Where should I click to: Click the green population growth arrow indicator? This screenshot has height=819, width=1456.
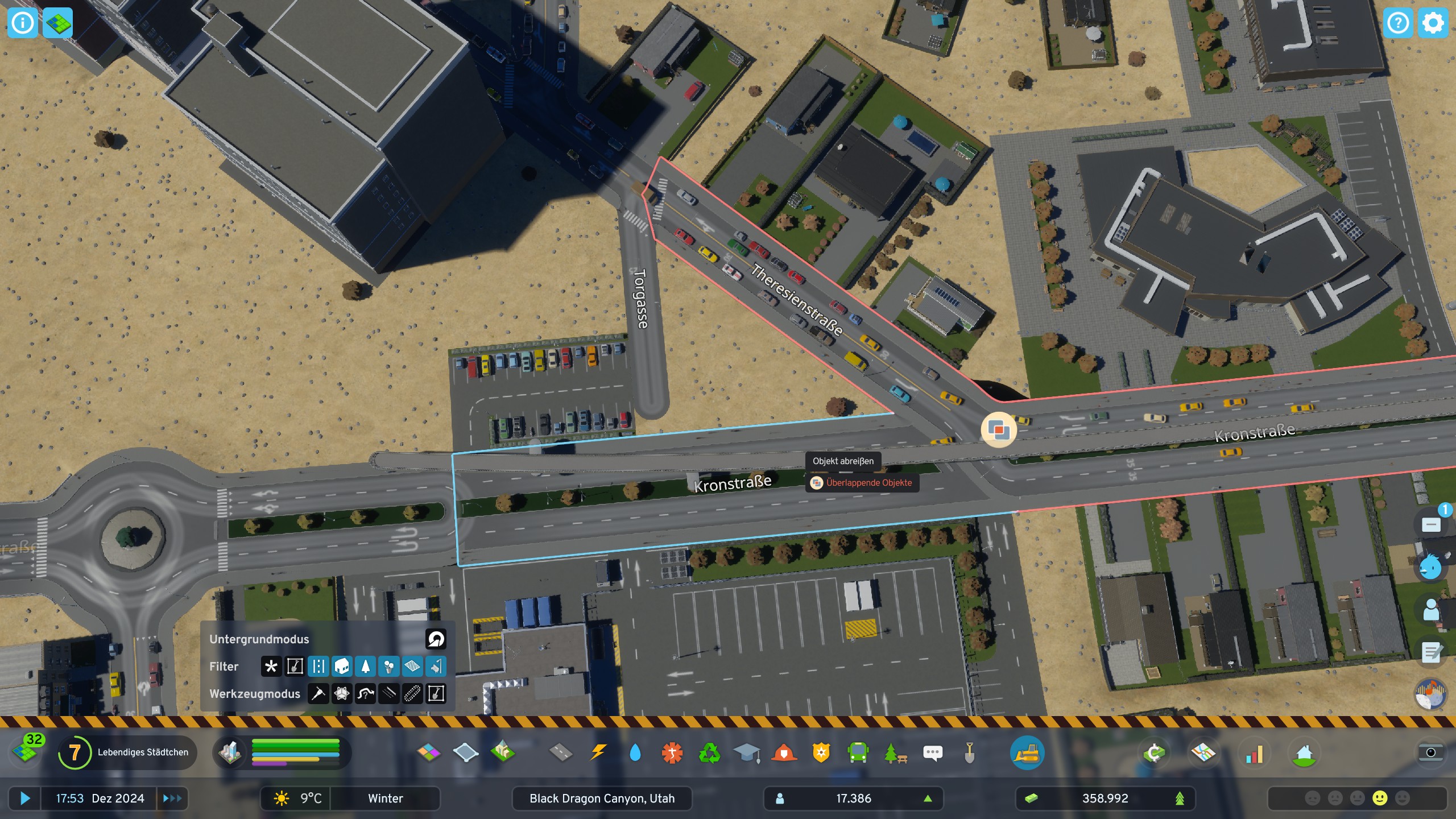click(x=928, y=798)
